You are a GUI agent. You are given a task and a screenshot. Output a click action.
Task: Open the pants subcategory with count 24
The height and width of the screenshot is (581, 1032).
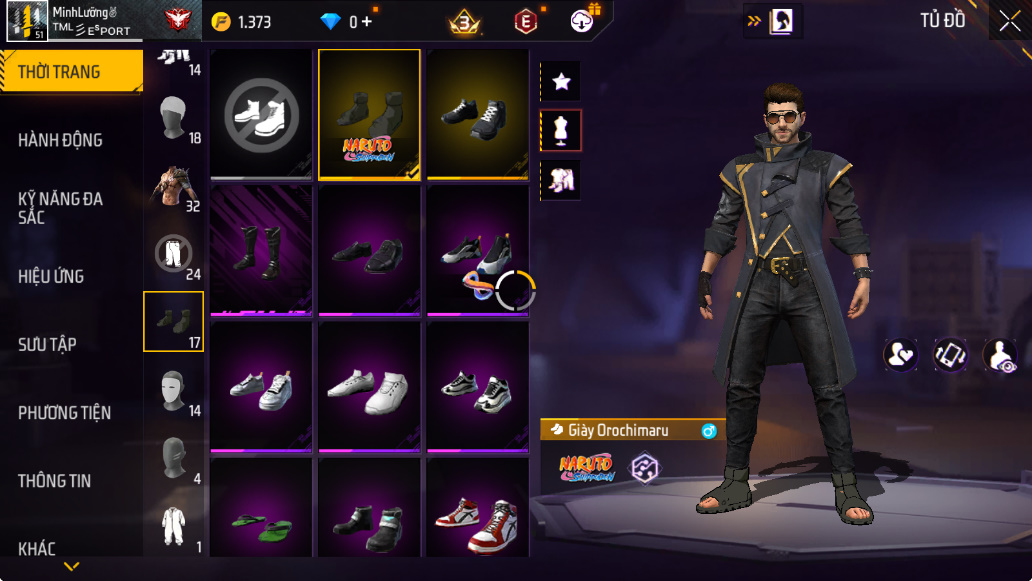click(174, 255)
